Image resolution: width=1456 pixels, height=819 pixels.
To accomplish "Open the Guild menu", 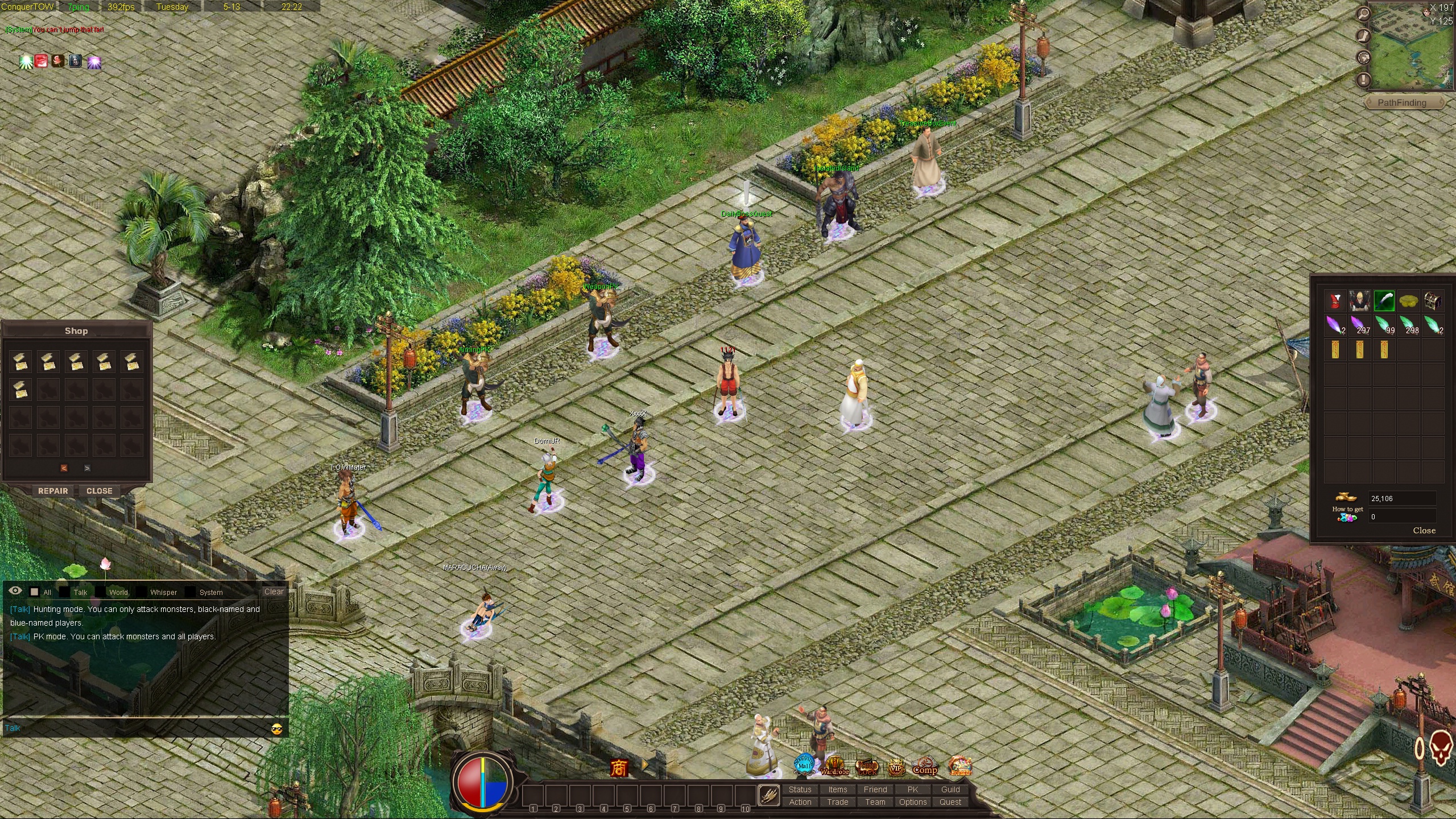I will point(950,789).
